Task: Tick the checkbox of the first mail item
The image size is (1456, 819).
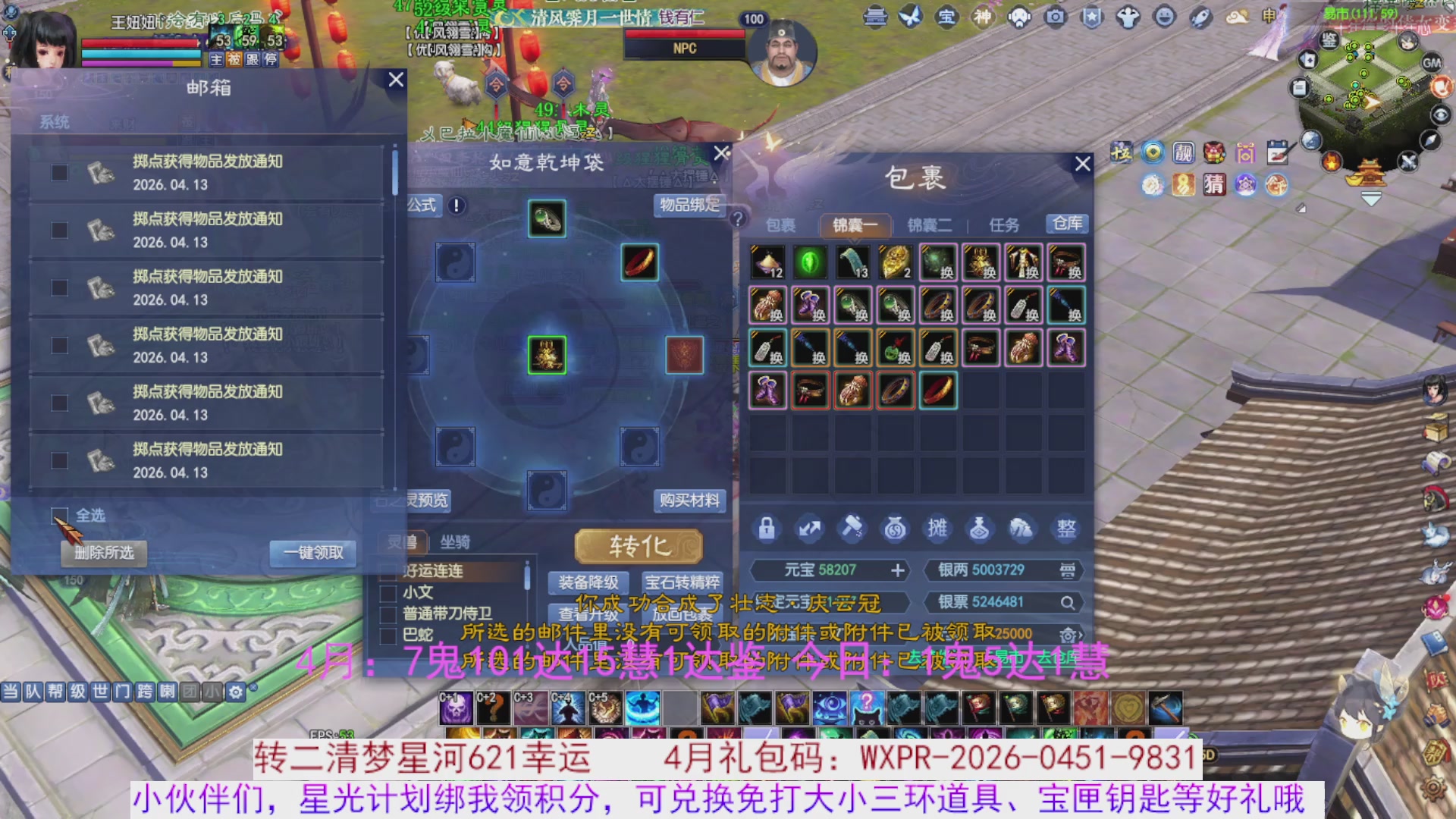Action: (x=59, y=173)
